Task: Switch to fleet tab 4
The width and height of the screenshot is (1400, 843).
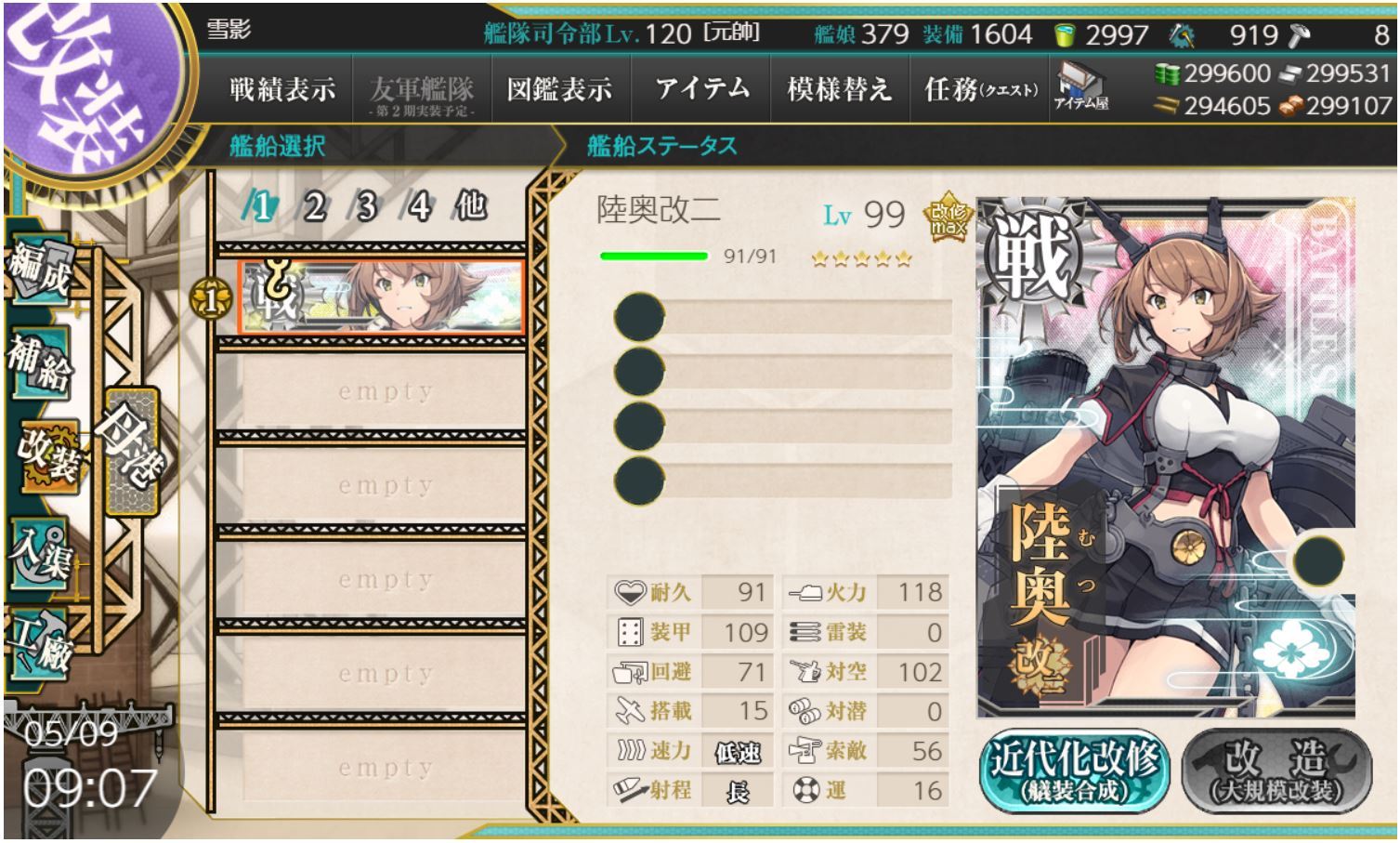Action: point(420,206)
